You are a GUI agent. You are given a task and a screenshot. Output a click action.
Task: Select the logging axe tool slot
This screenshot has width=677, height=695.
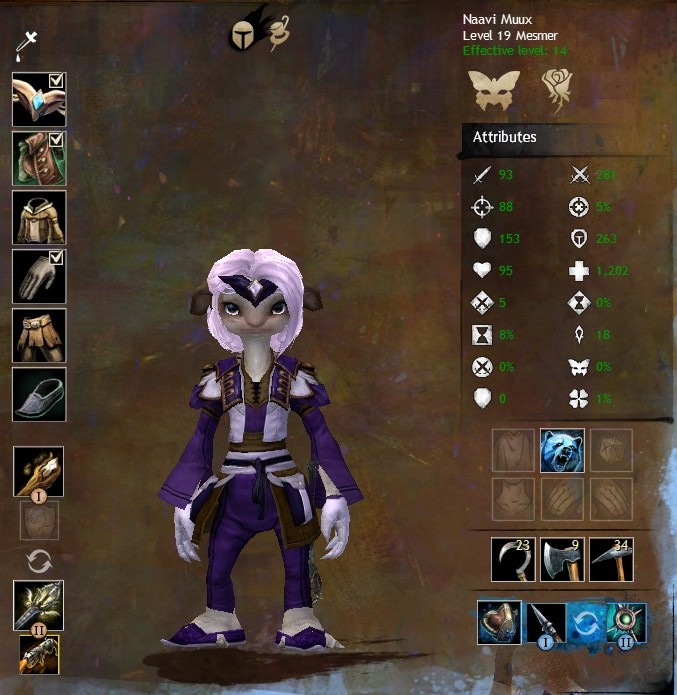click(562, 558)
